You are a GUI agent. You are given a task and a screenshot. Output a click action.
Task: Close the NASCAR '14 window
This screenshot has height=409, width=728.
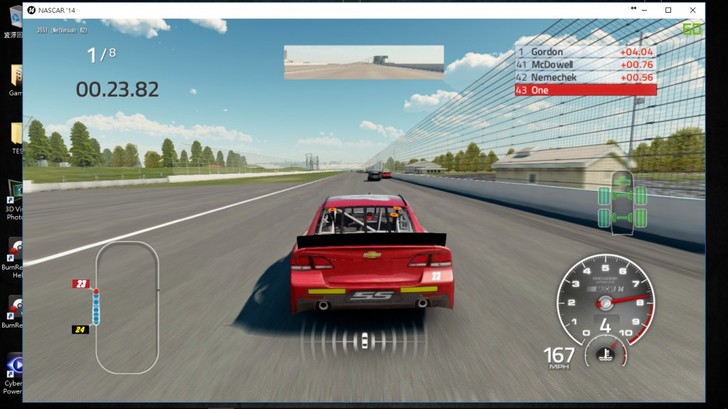click(x=693, y=9)
